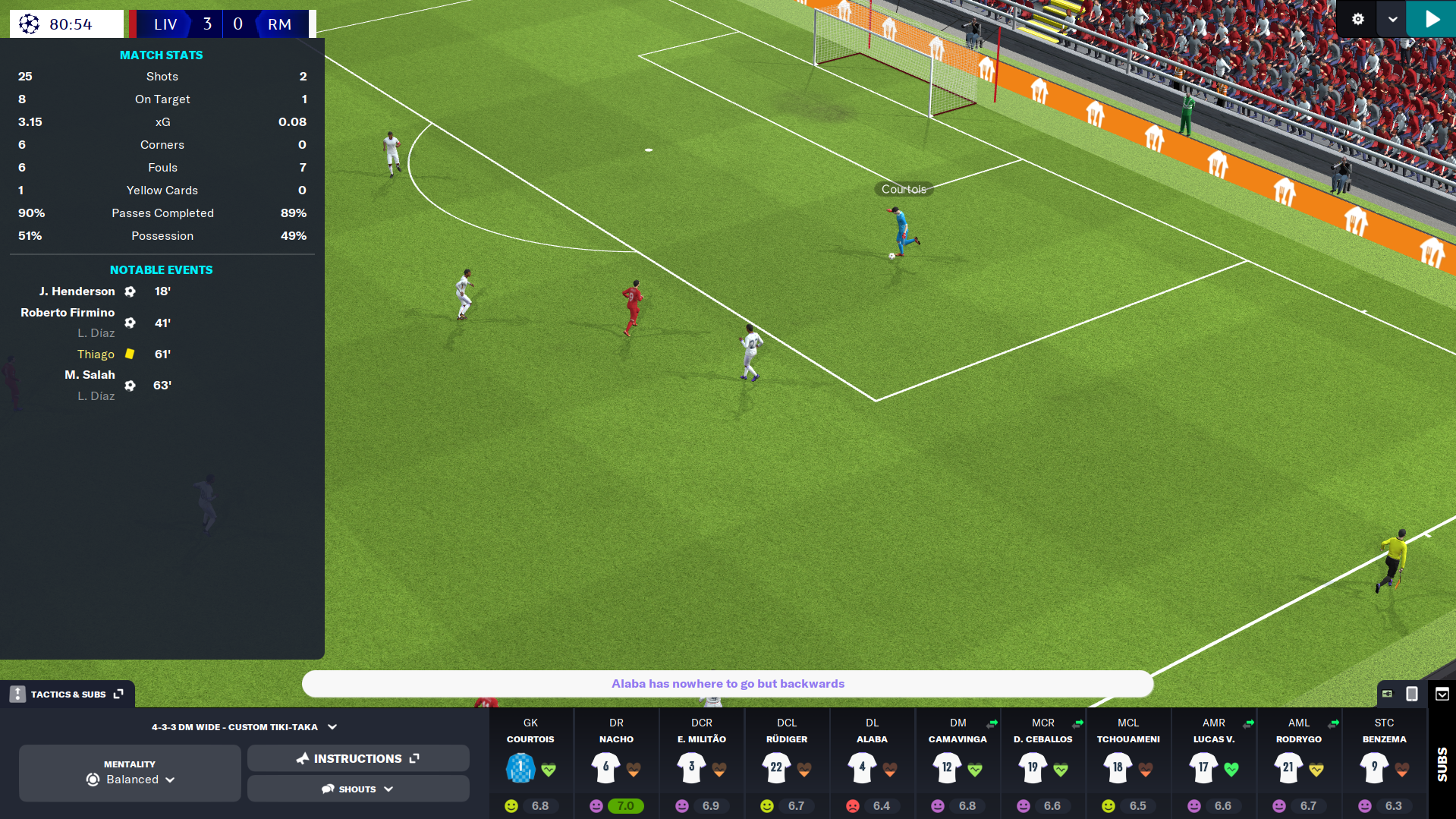The width and height of the screenshot is (1456, 819).
Task: Resume match with the play button
Action: point(1431,19)
